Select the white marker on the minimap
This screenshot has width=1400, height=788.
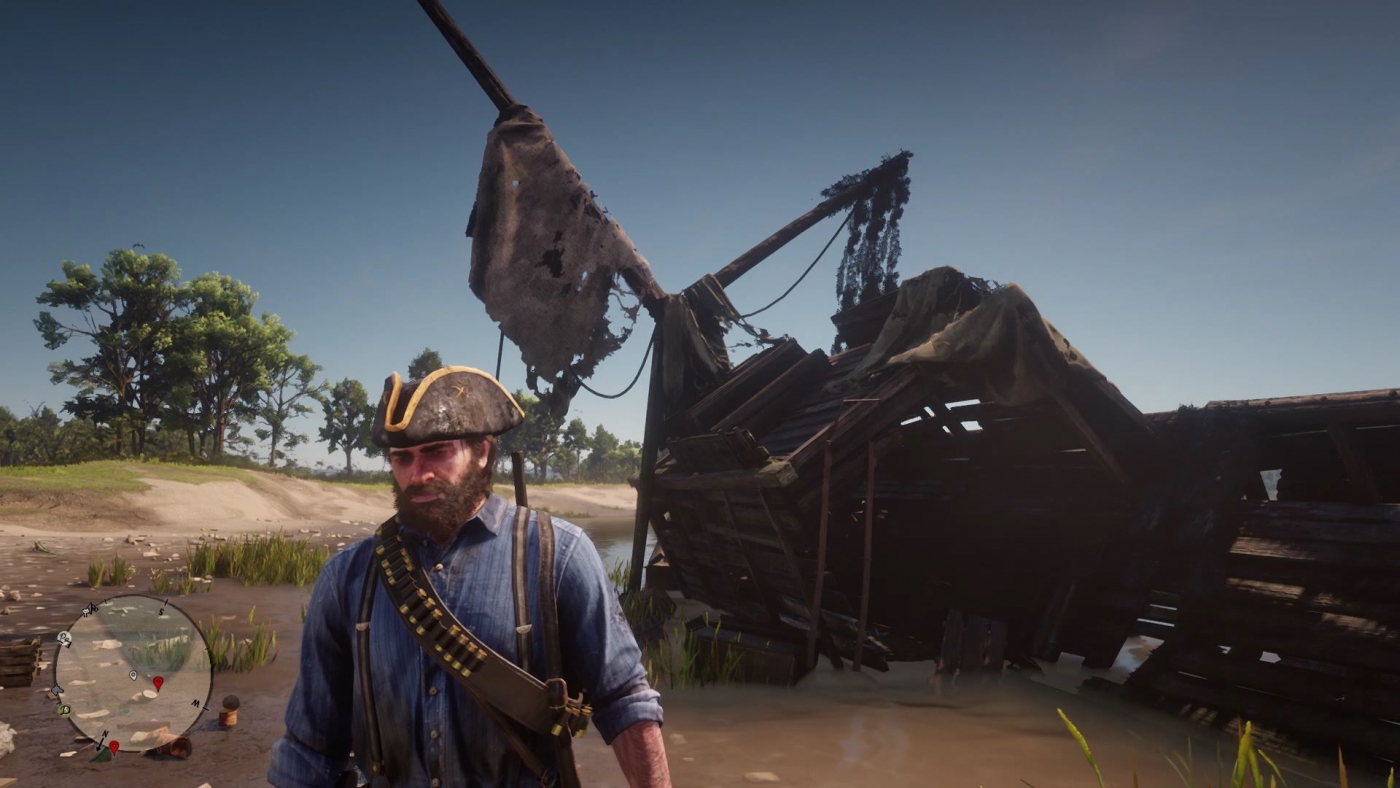coord(132,676)
